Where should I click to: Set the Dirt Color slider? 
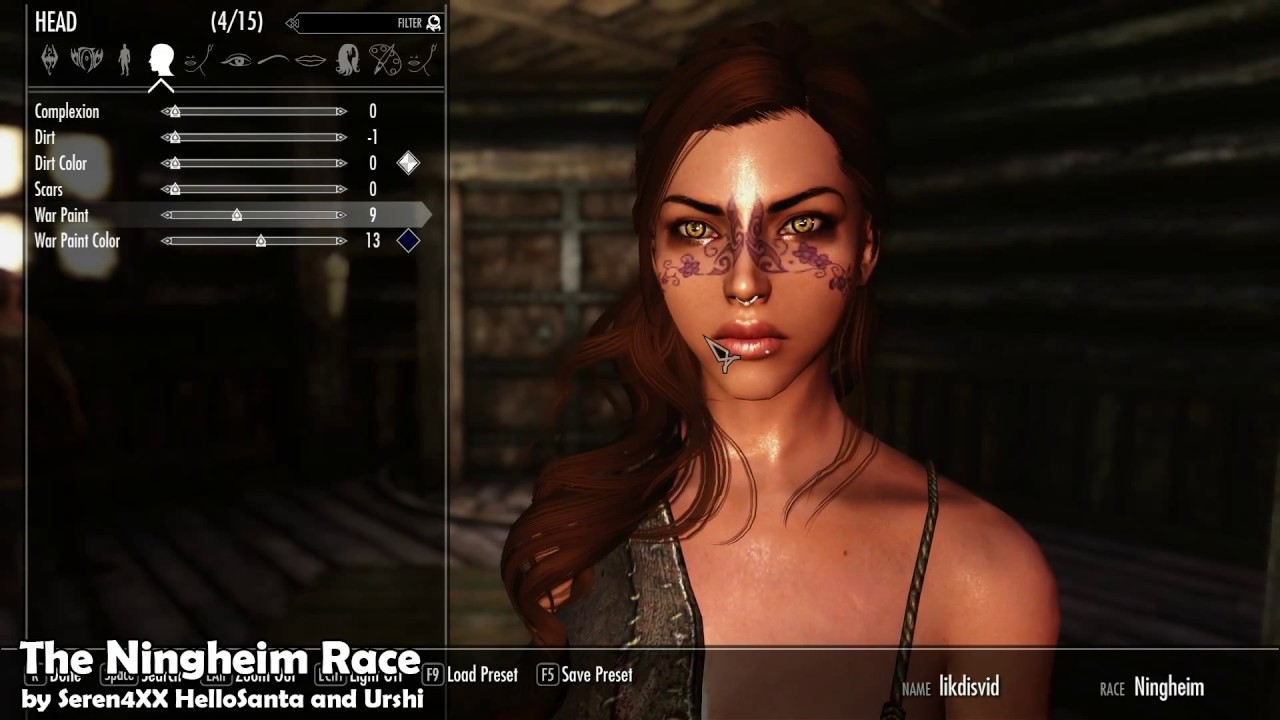click(254, 164)
